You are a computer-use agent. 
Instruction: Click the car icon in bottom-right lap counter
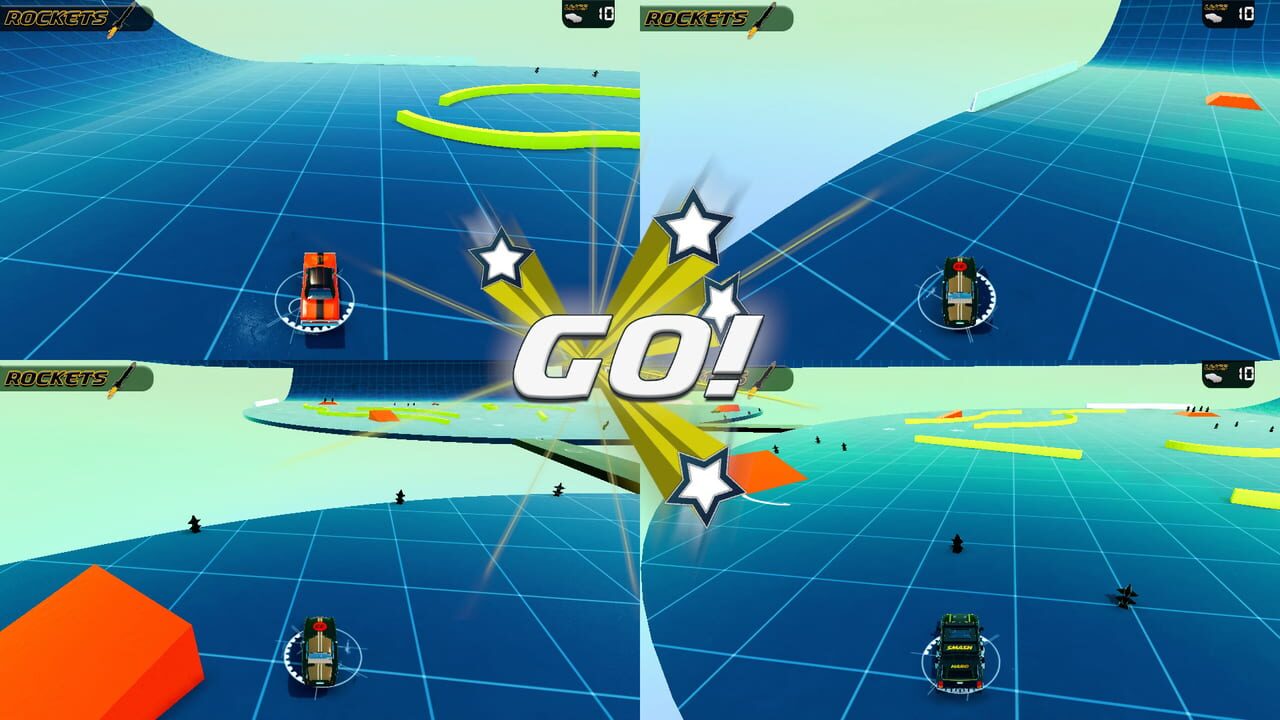coord(1214,378)
